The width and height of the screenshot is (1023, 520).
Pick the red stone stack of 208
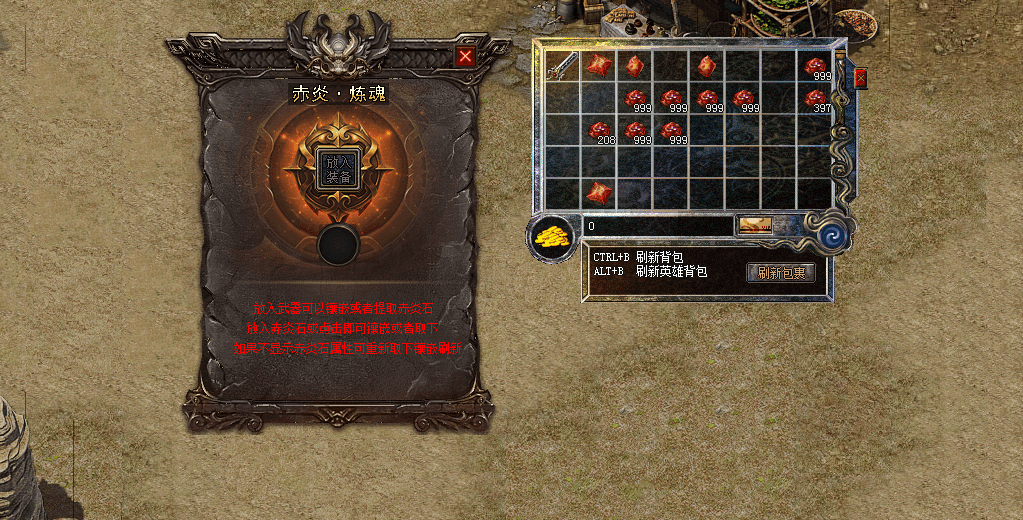click(x=599, y=131)
